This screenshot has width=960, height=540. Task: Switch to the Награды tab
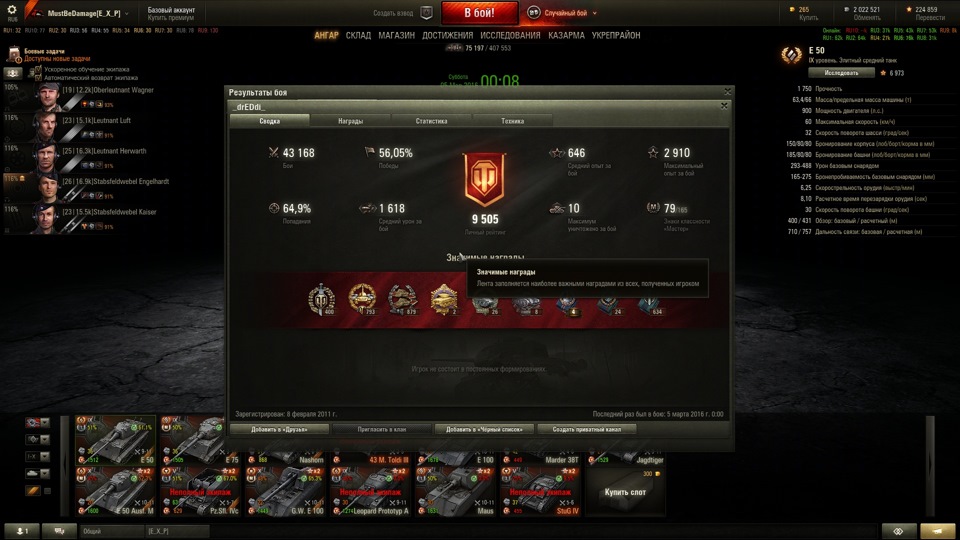(x=350, y=121)
